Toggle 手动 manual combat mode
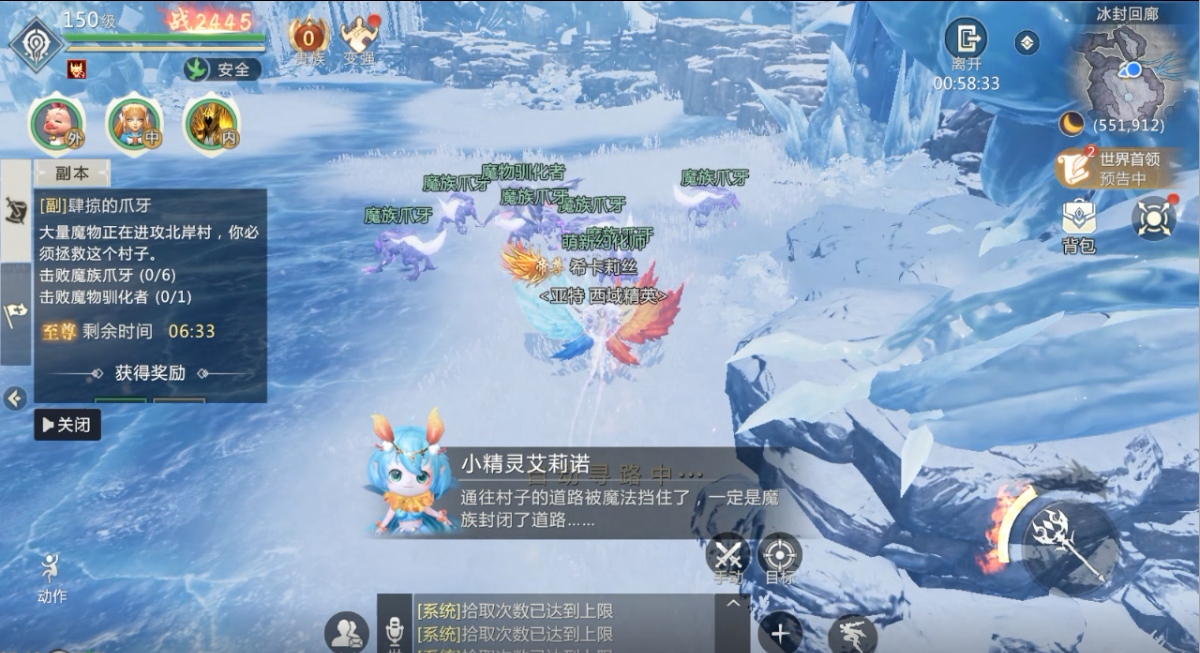 click(x=728, y=557)
